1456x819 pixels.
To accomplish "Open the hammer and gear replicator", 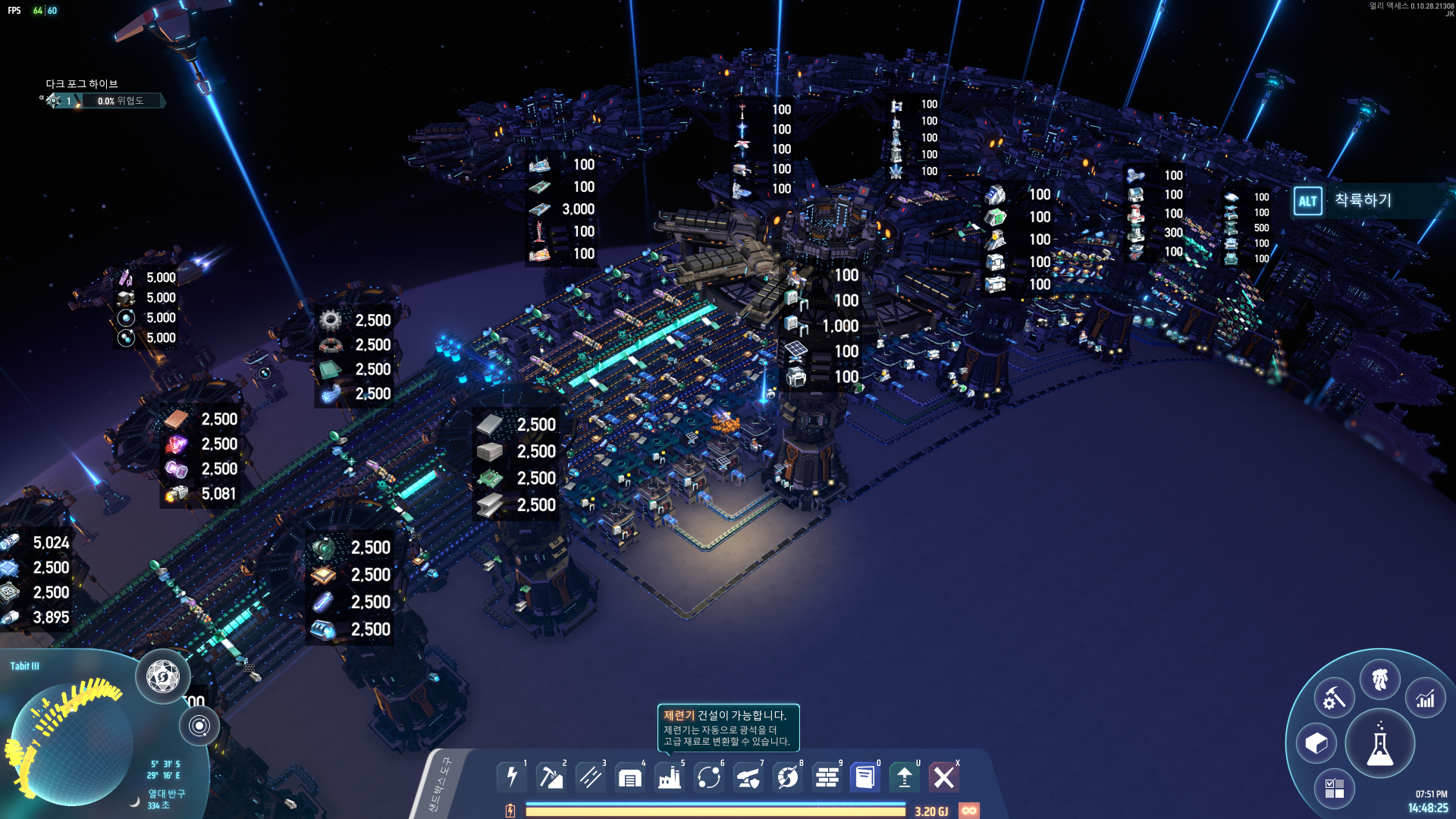I will [x=1334, y=698].
